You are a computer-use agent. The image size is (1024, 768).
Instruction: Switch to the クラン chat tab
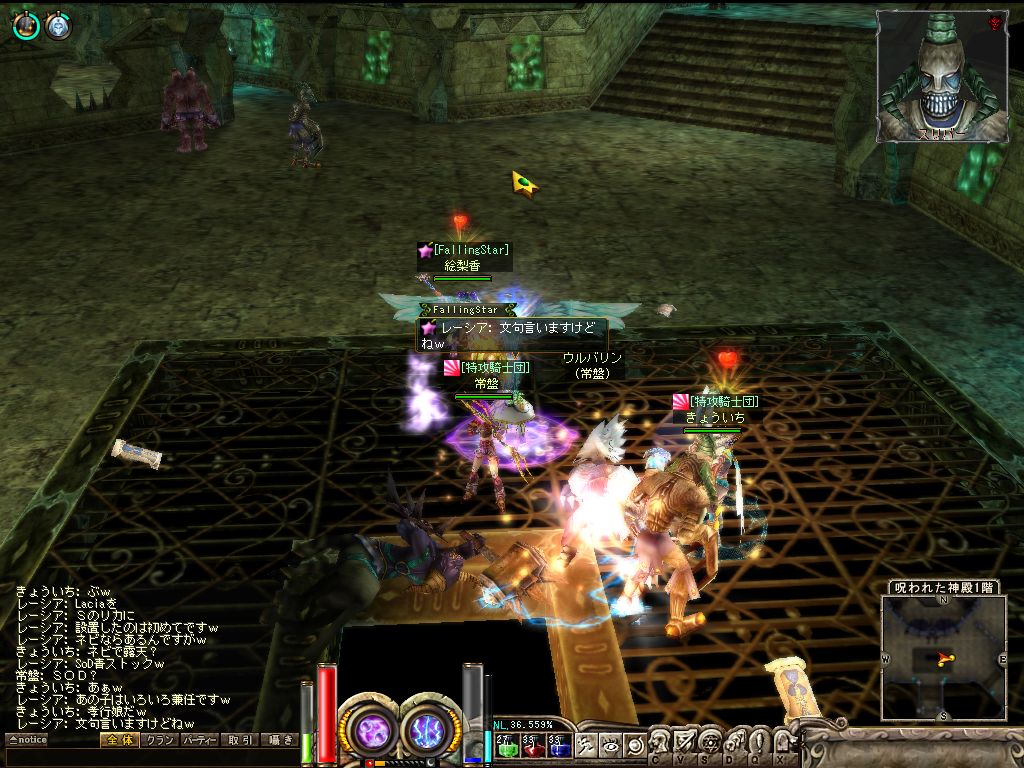point(158,740)
